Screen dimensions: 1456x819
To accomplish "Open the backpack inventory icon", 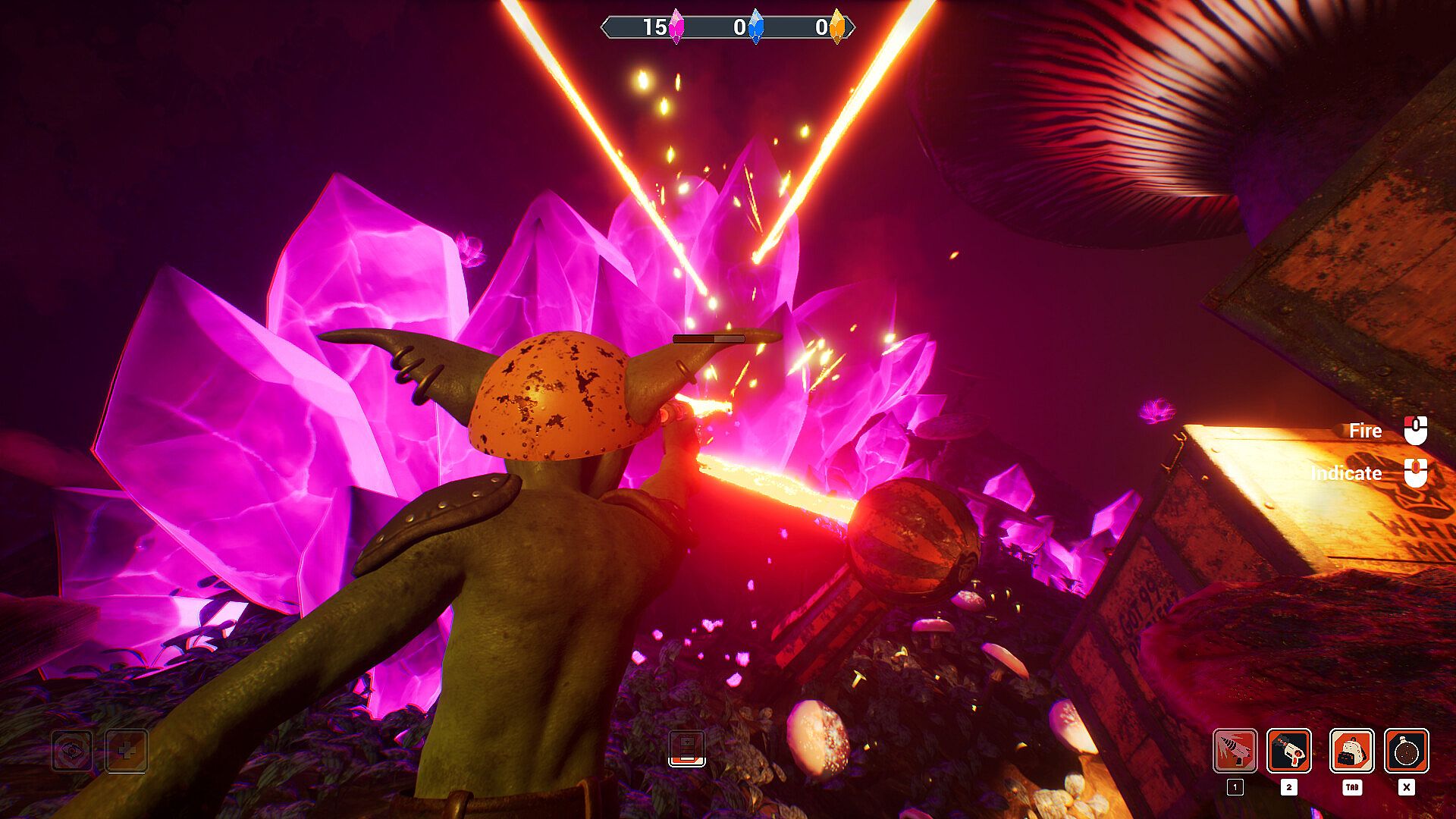I will coord(1351,751).
